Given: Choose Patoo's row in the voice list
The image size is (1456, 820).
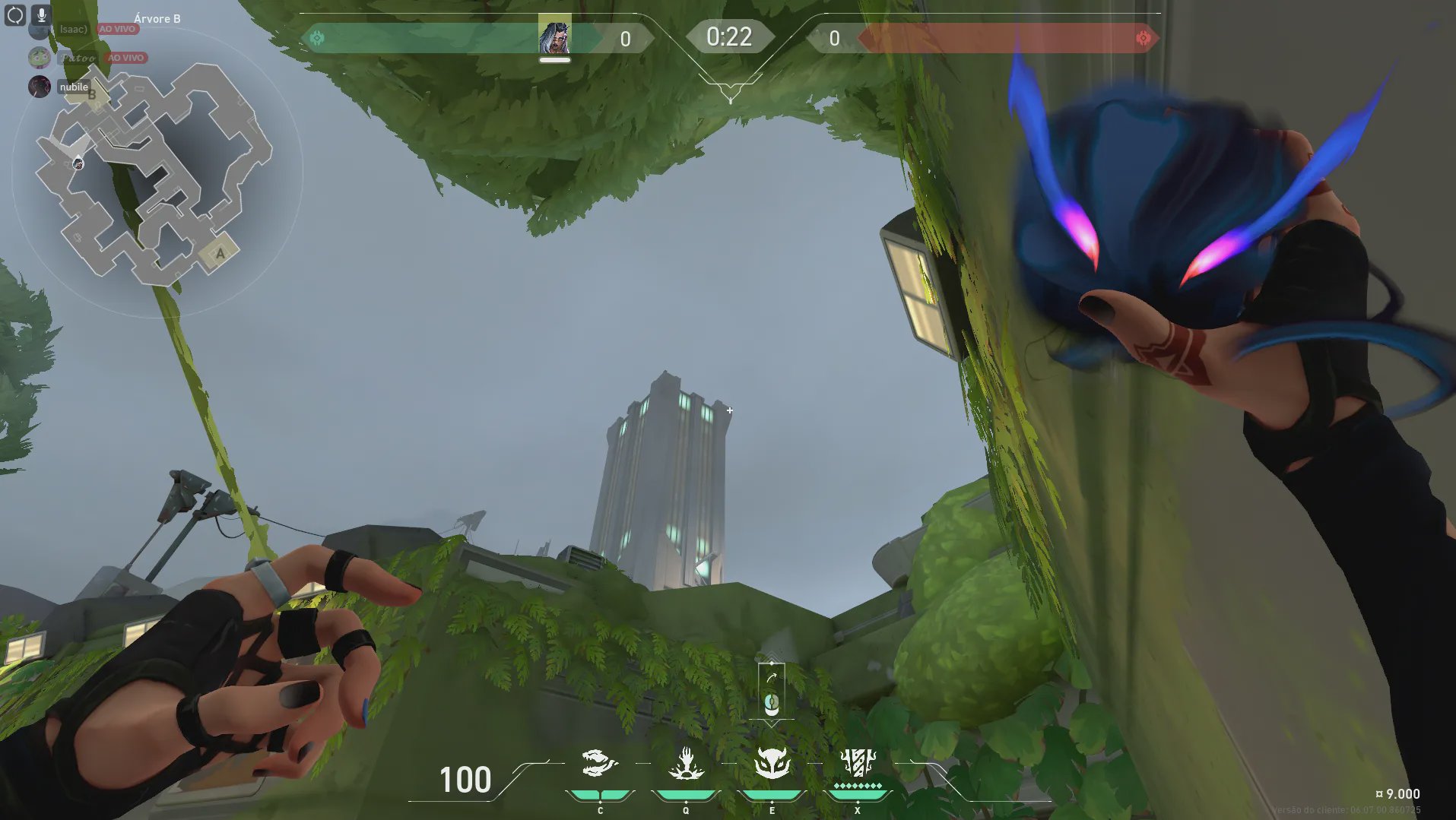Looking at the screenshot, I should coord(78,58).
